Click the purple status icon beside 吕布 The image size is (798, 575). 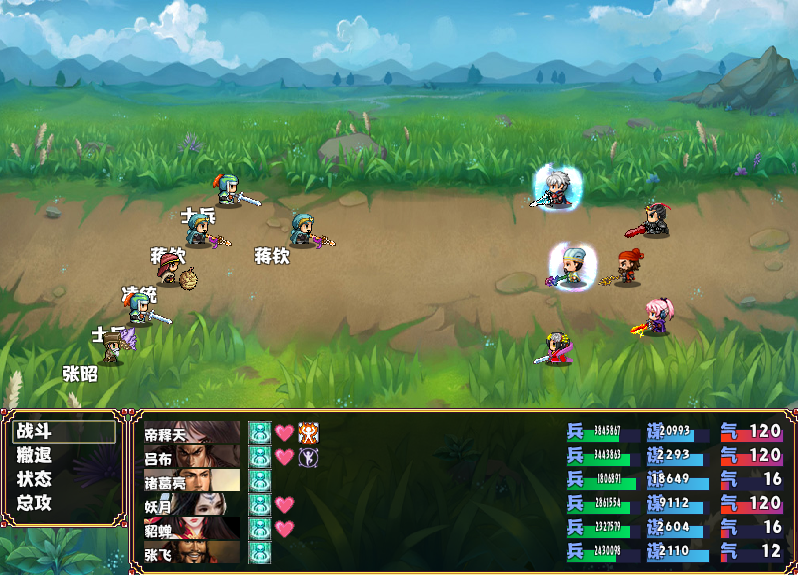pyautogui.click(x=308, y=457)
